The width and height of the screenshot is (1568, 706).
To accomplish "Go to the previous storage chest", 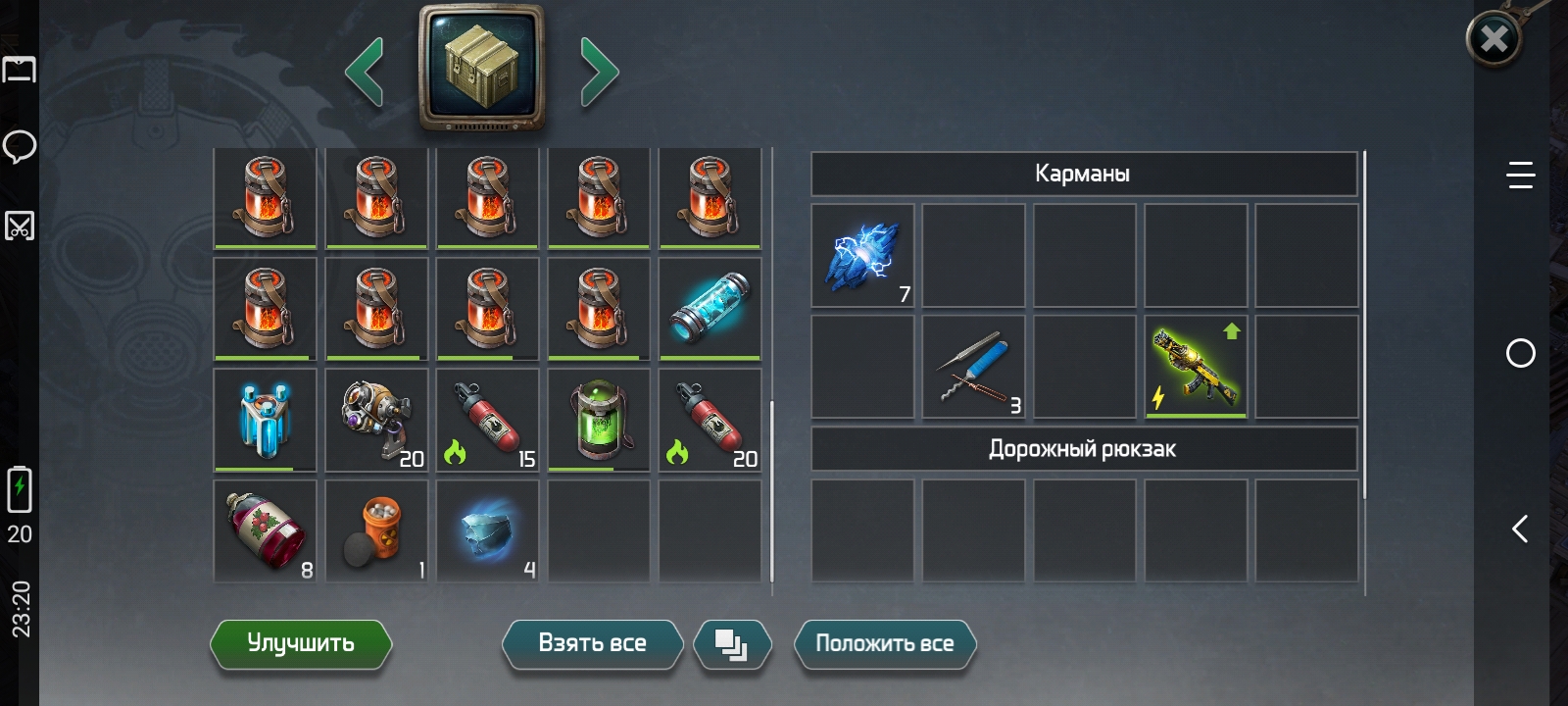I will (365, 72).
